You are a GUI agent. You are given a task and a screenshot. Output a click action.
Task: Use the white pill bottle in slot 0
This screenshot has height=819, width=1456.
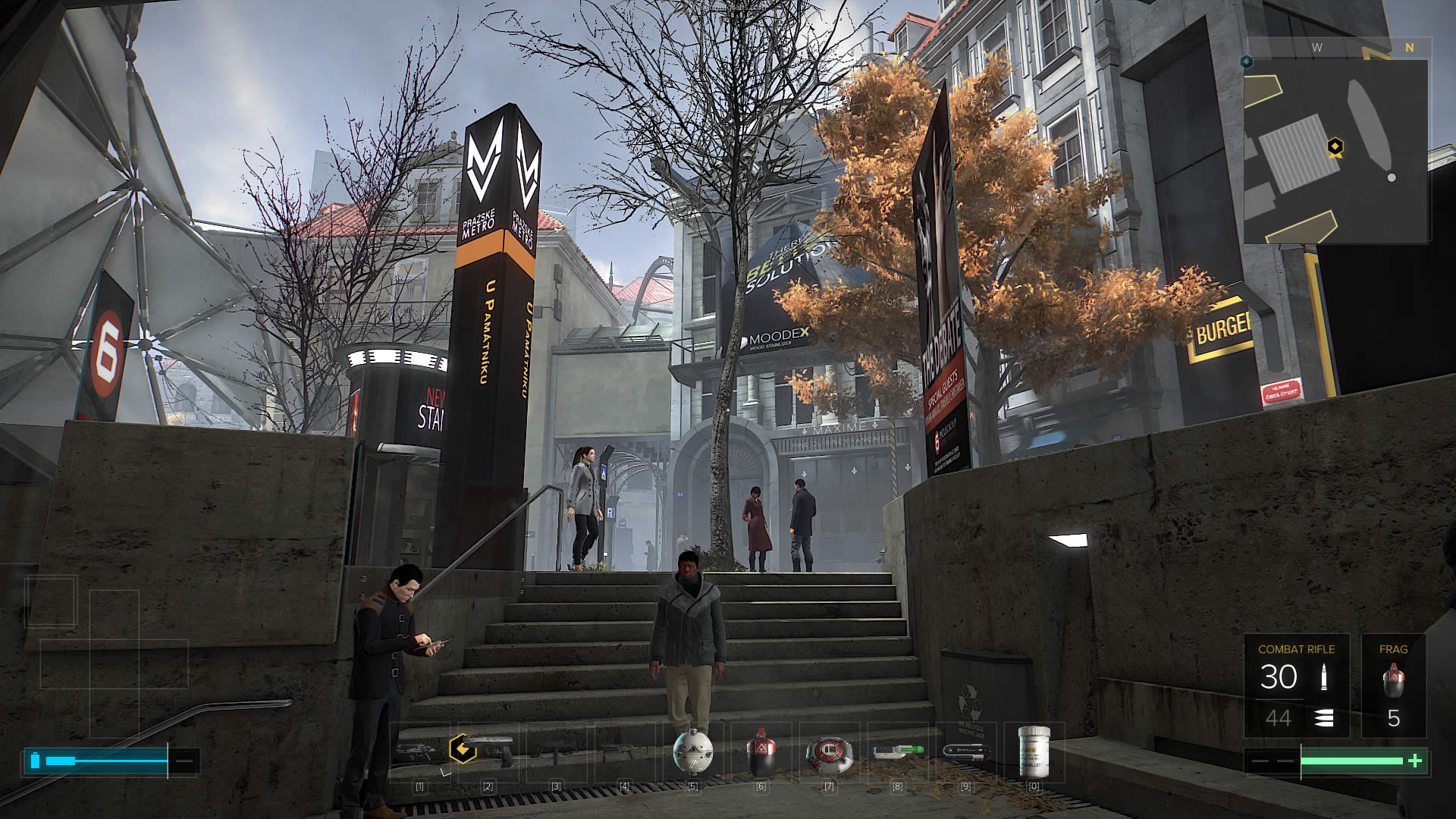coord(1034,752)
